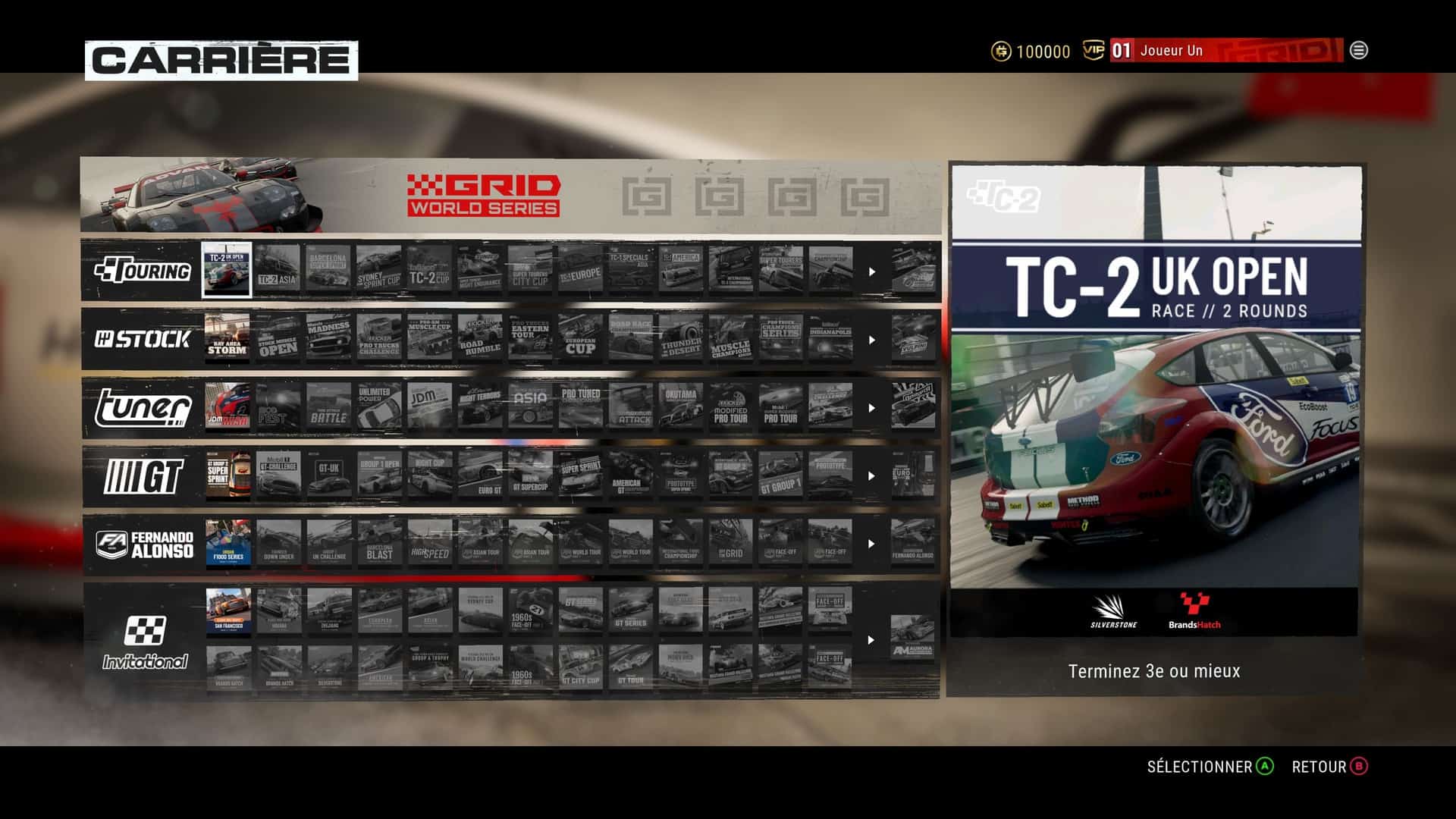Click the Touring row's right arrow
Screen dimensions: 1456x819
[x=872, y=271]
